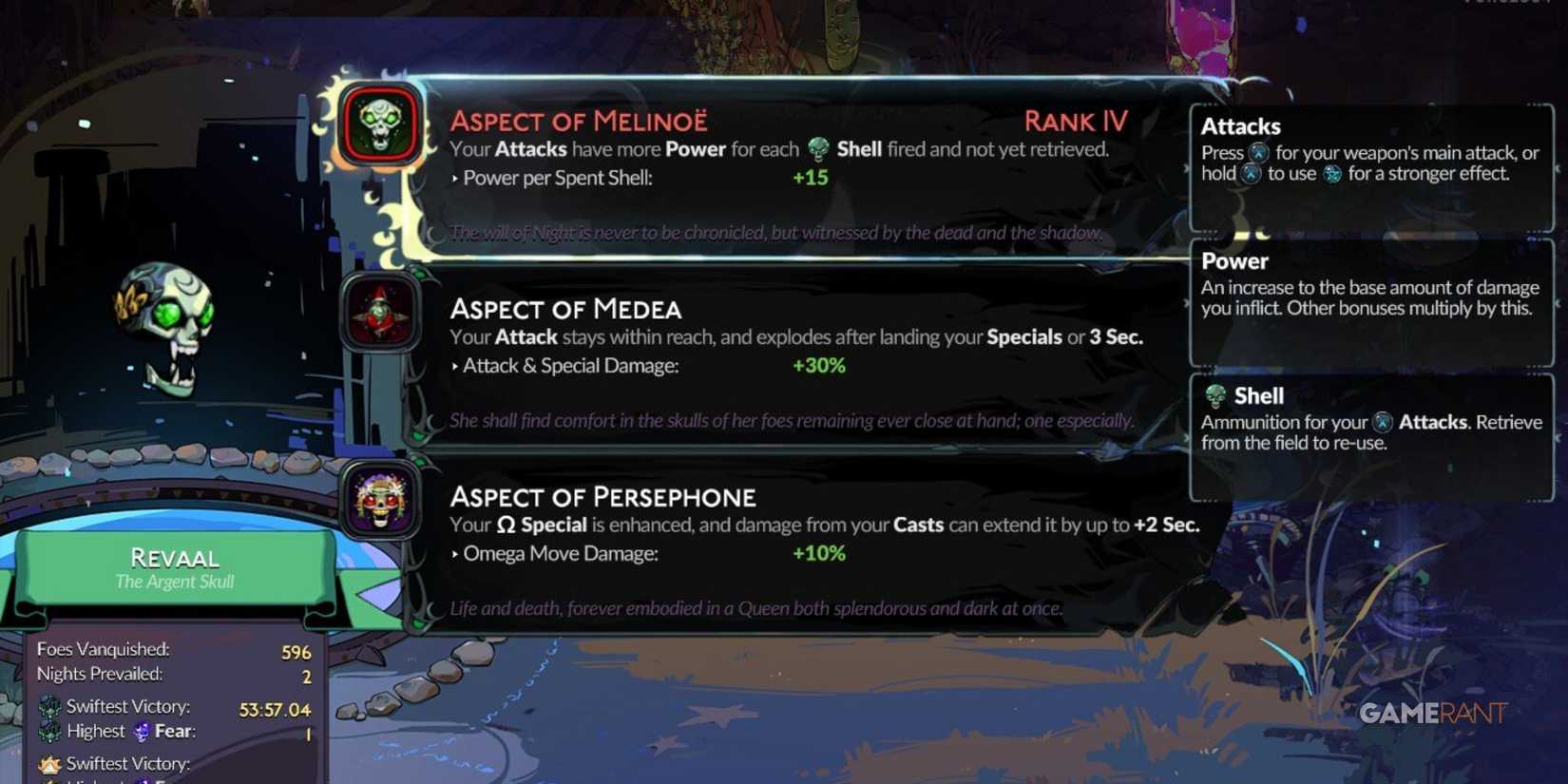This screenshot has height=784, width=1568.
Task: Select the Aspect of Medea
Action: (567, 309)
